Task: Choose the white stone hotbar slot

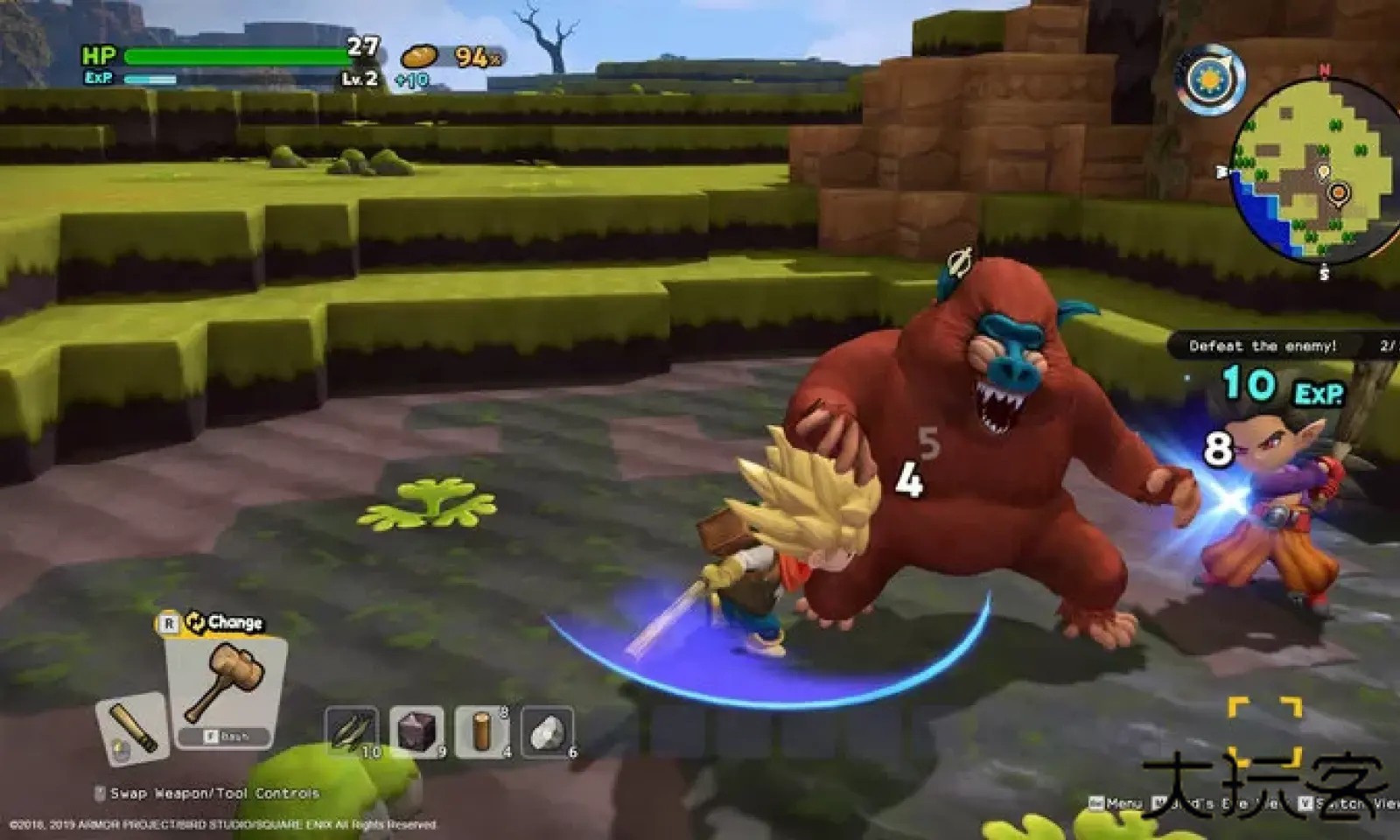Action: (547, 731)
